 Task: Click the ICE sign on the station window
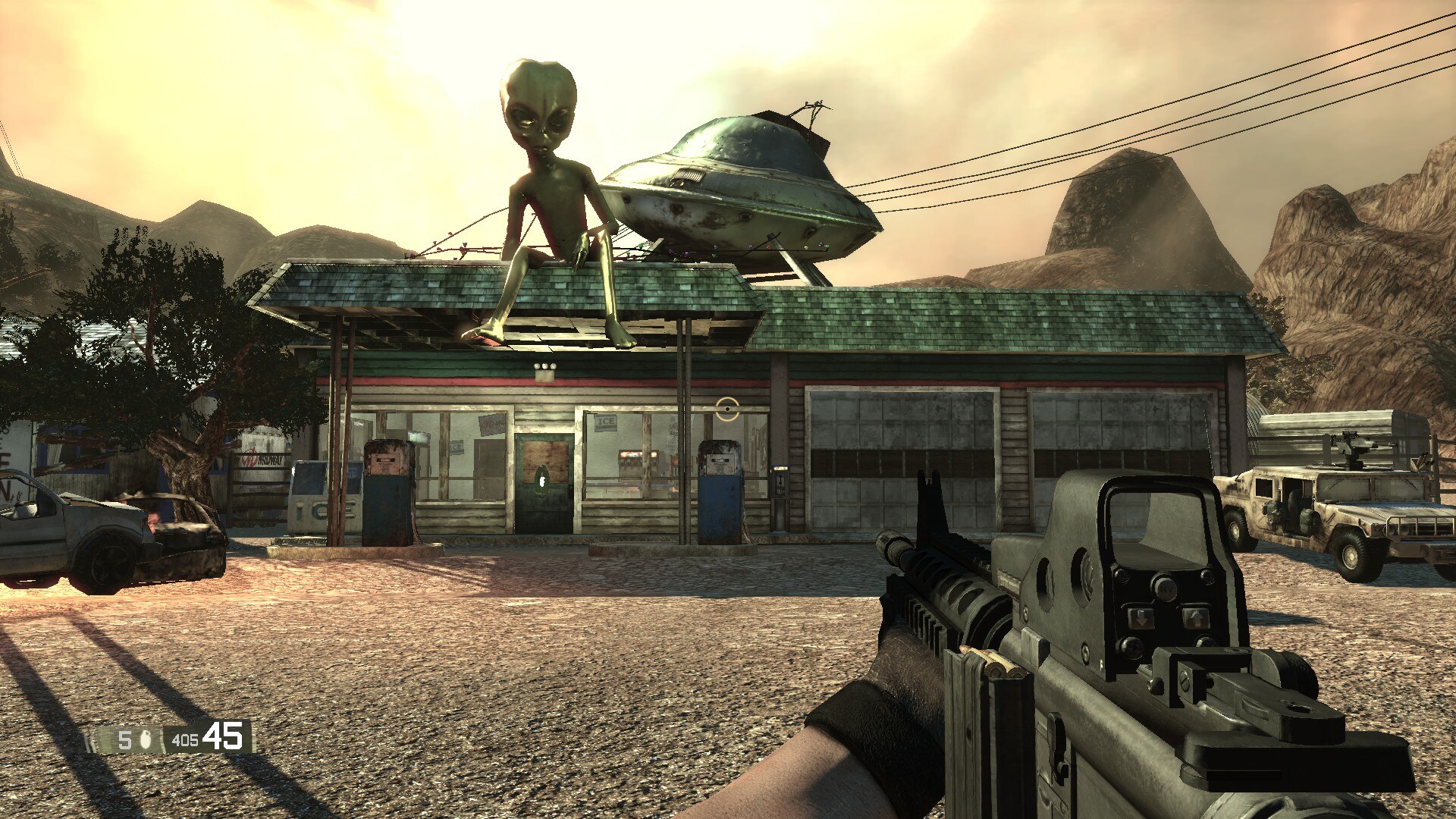click(x=606, y=421)
